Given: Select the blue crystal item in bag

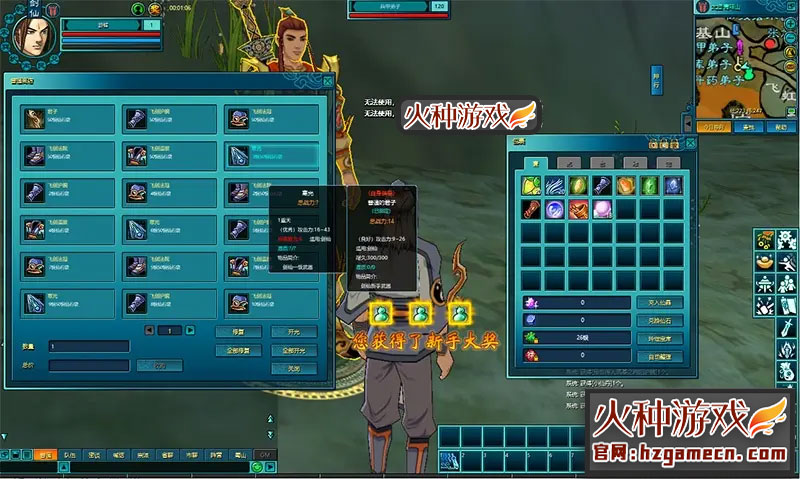Looking at the screenshot, I should tap(673, 185).
